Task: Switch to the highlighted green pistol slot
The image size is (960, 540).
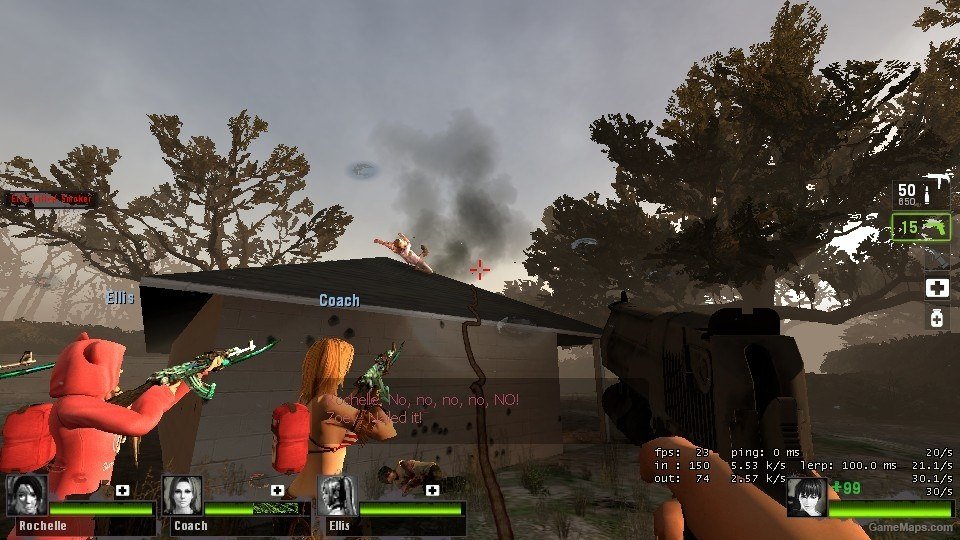Action: point(920,227)
